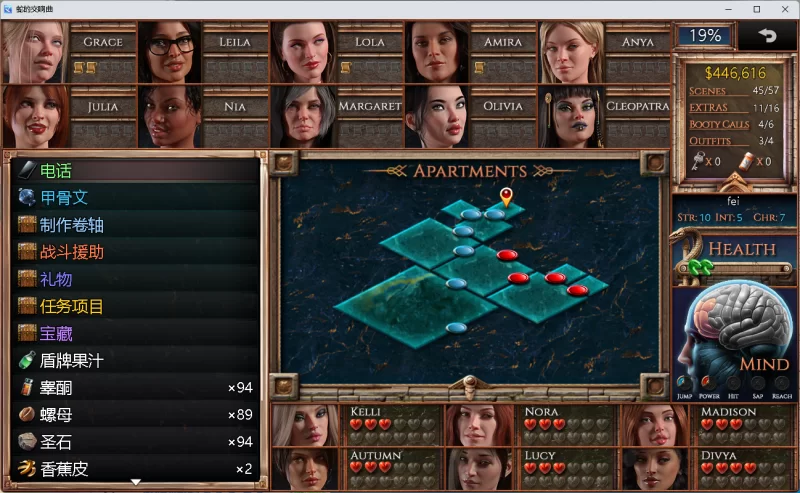Viewport: 800px width, 493px height.
Task: Click the back arrow button
Action: pos(766,36)
